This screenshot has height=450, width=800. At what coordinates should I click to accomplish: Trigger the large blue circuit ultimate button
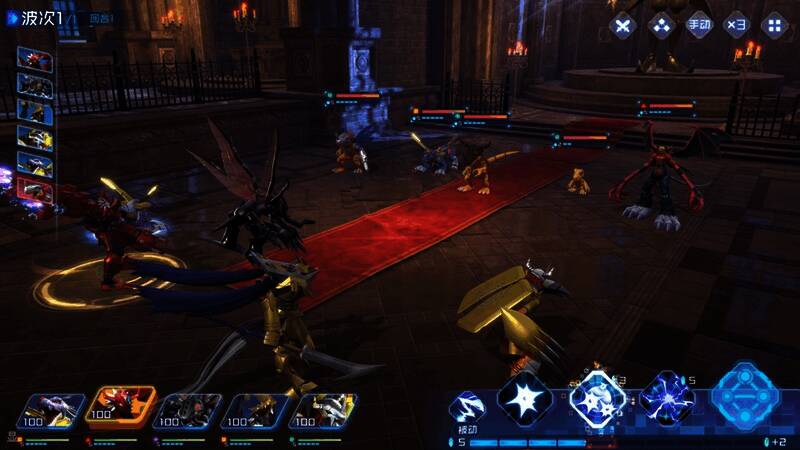point(746,396)
